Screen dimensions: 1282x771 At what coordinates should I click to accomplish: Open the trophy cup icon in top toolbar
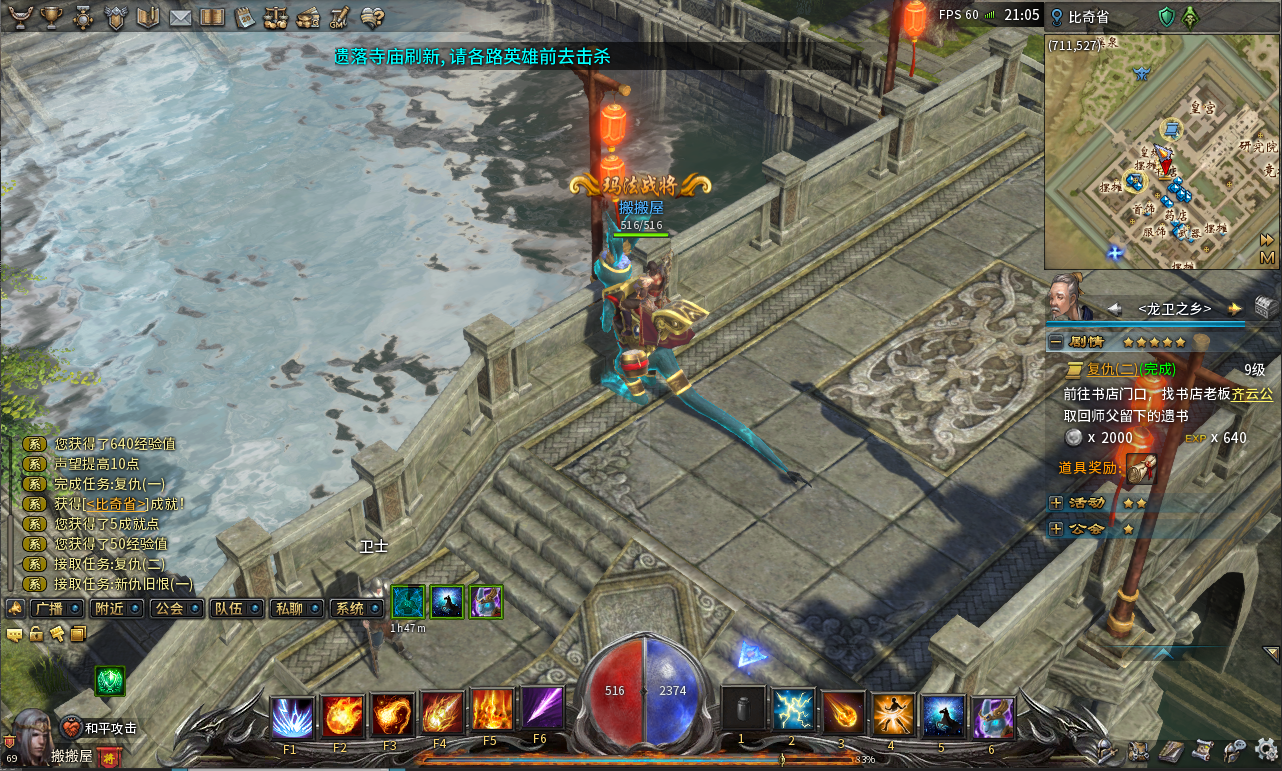pos(51,17)
